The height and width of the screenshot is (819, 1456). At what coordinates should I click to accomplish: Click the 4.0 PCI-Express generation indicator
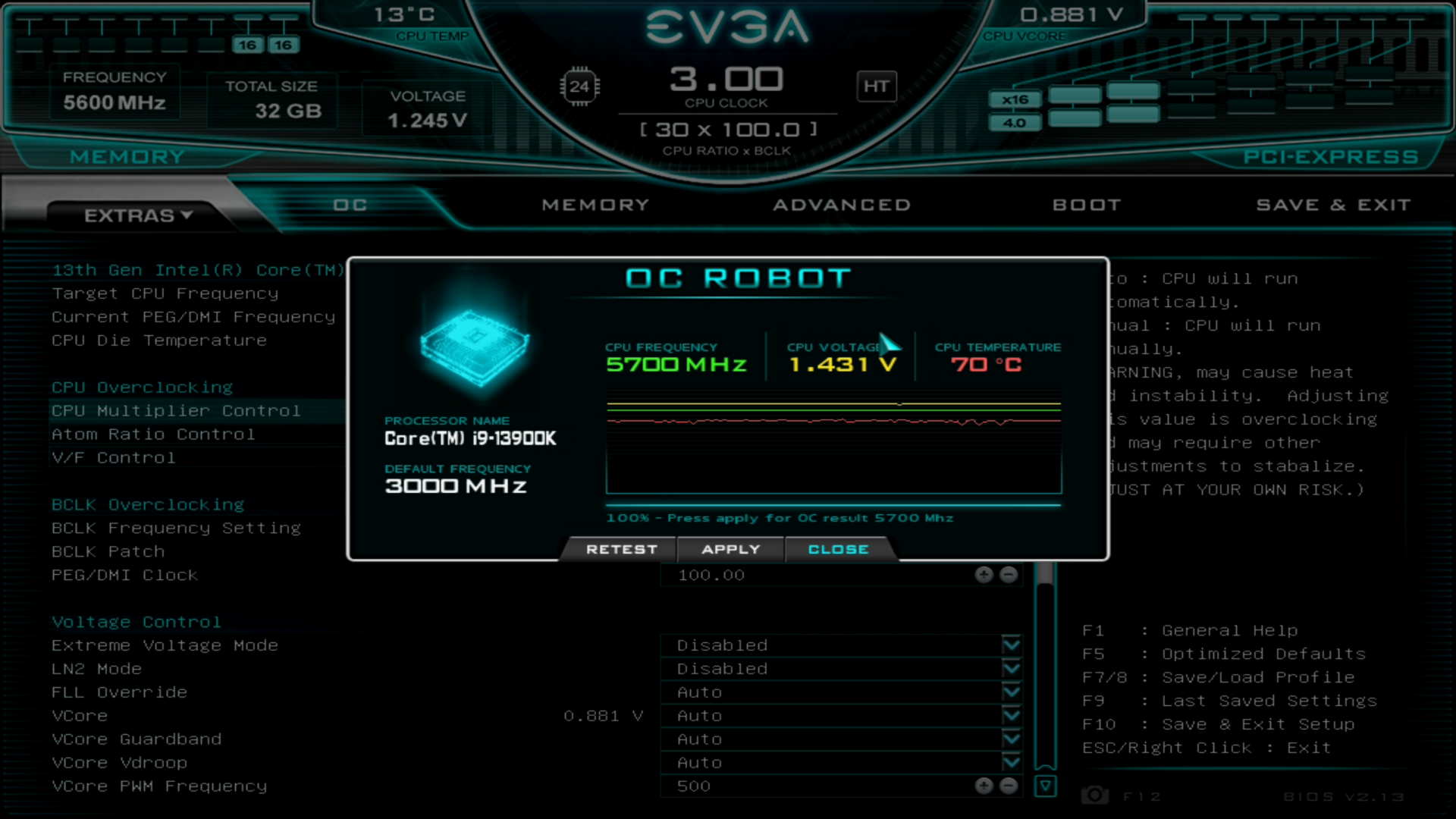(1015, 121)
